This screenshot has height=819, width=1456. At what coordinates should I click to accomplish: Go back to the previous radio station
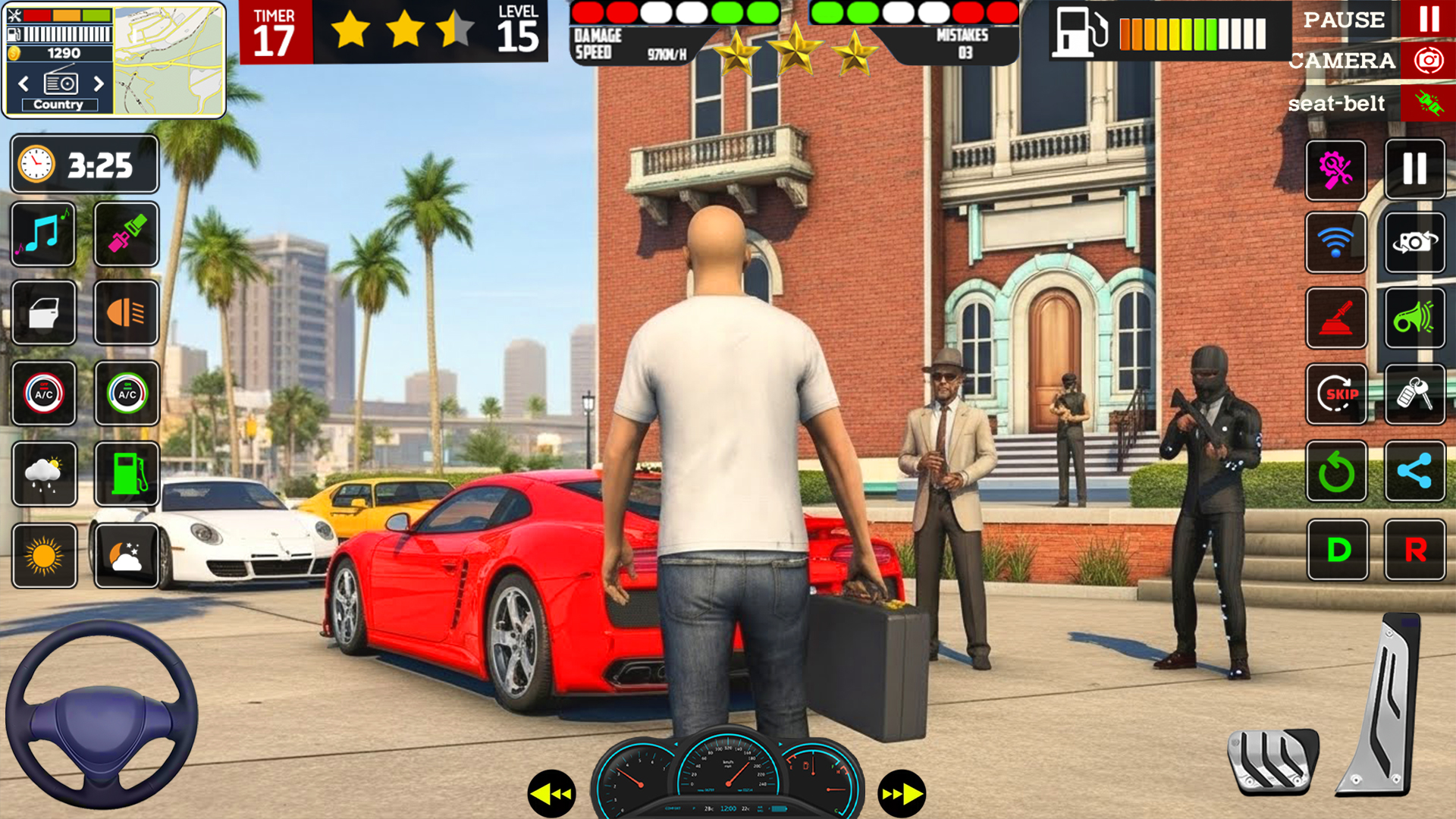pyautogui.click(x=23, y=84)
